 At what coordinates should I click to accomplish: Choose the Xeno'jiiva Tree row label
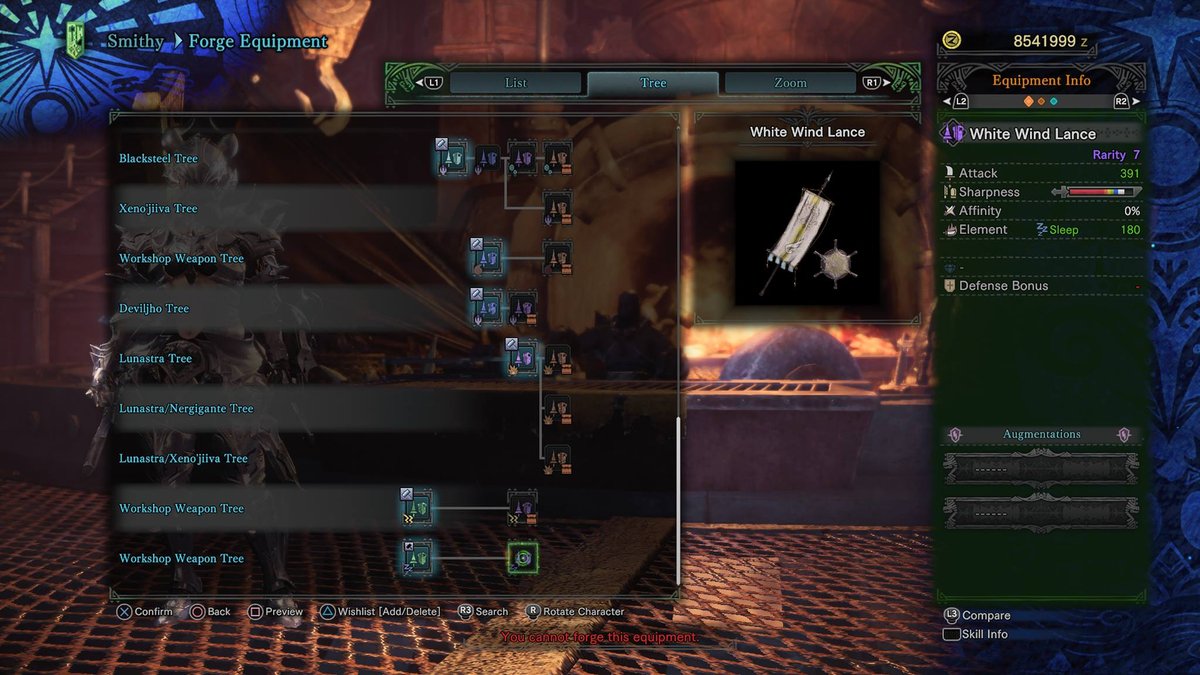[x=158, y=209]
